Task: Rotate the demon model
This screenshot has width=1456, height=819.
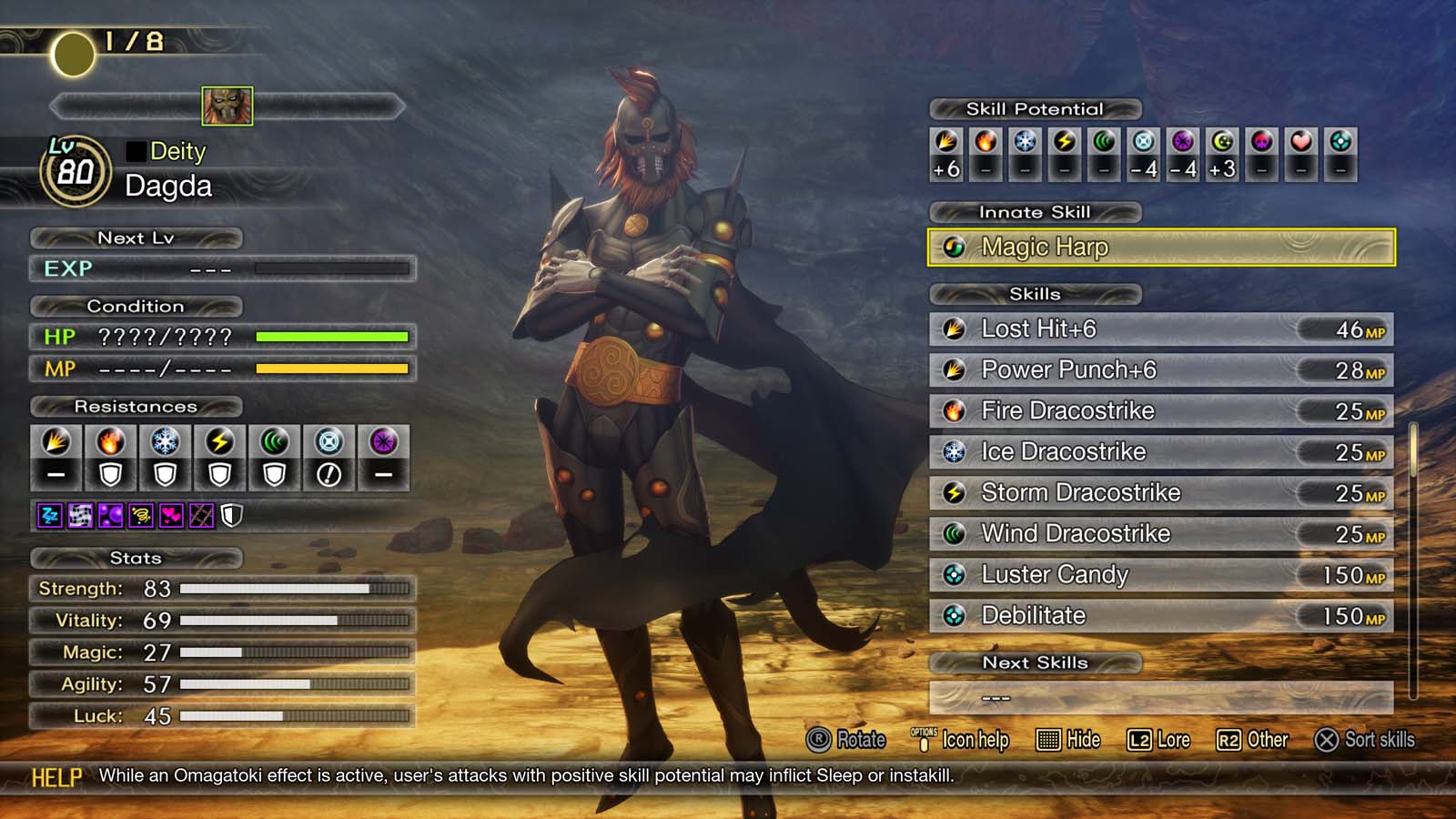Action: pos(845,740)
